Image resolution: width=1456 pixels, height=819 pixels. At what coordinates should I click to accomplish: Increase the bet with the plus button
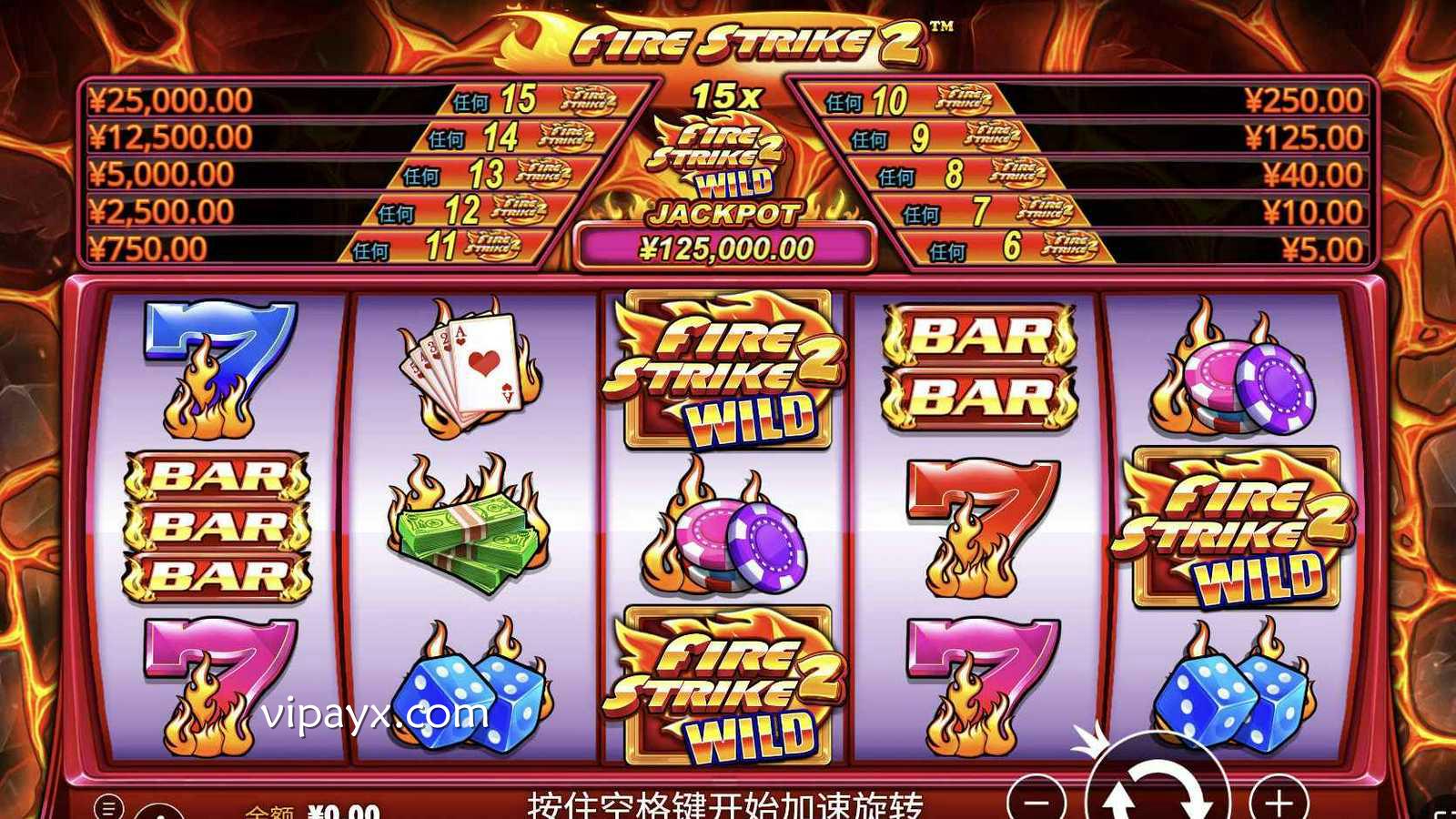click(x=1279, y=801)
